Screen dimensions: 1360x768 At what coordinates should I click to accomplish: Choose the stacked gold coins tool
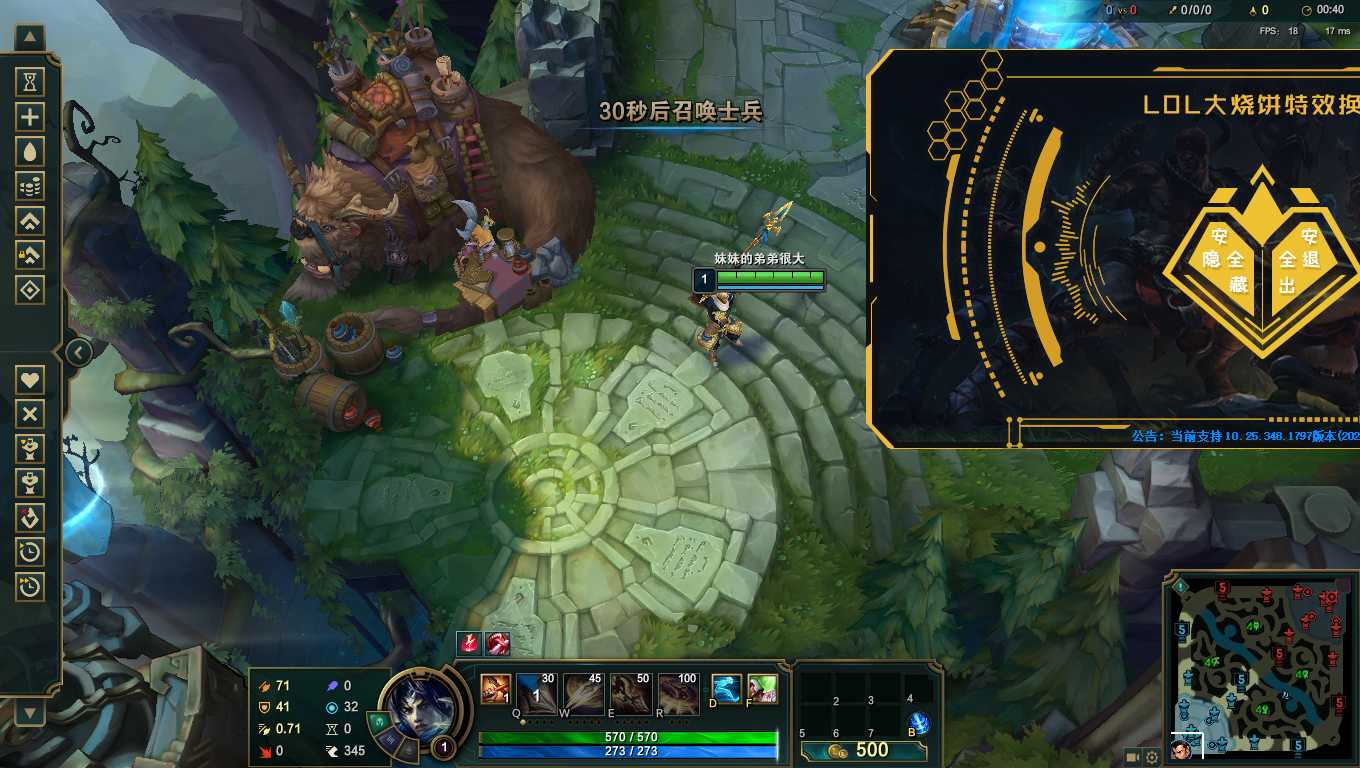click(x=30, y=186)
